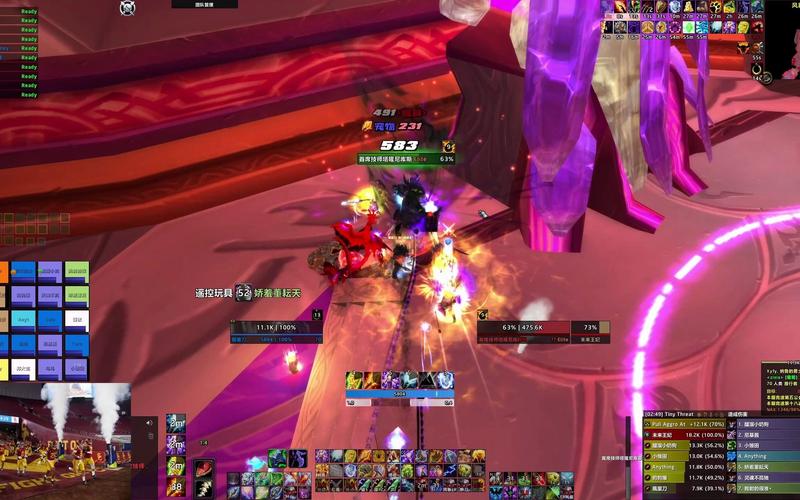Select the orange raid frame cell
Image resolution: width=800 pixels, height=500 pixels.
coord(3,271)
